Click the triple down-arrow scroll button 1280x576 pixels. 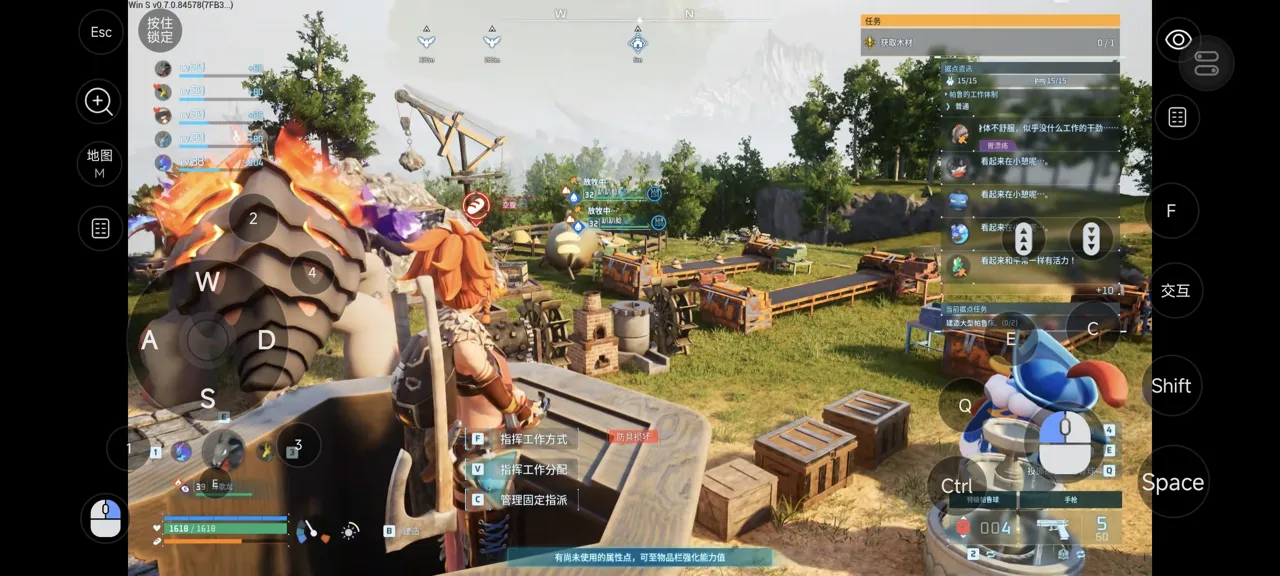click(x=1091, y=239)
